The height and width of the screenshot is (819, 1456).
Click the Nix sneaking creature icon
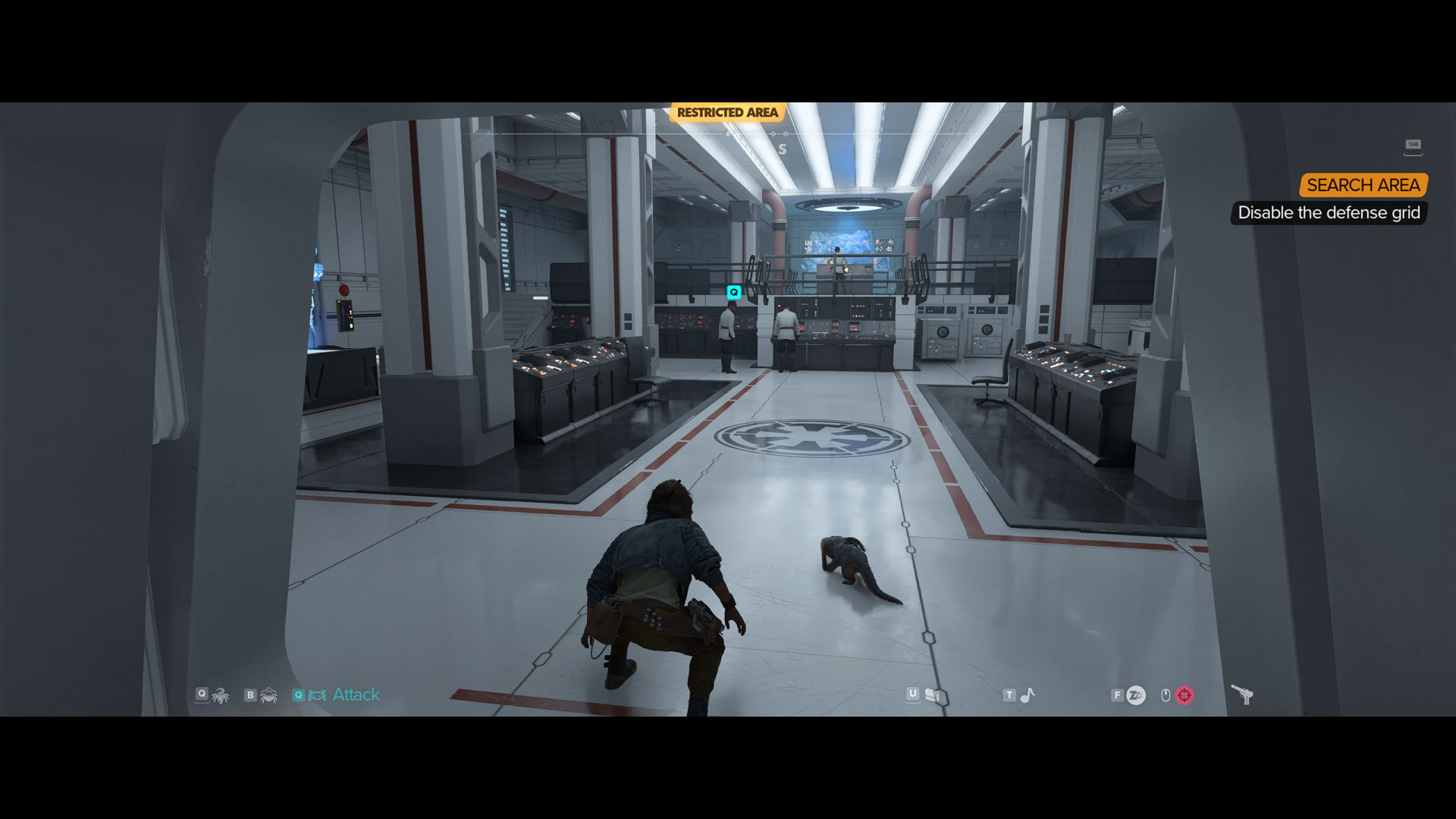click(221, 695)
